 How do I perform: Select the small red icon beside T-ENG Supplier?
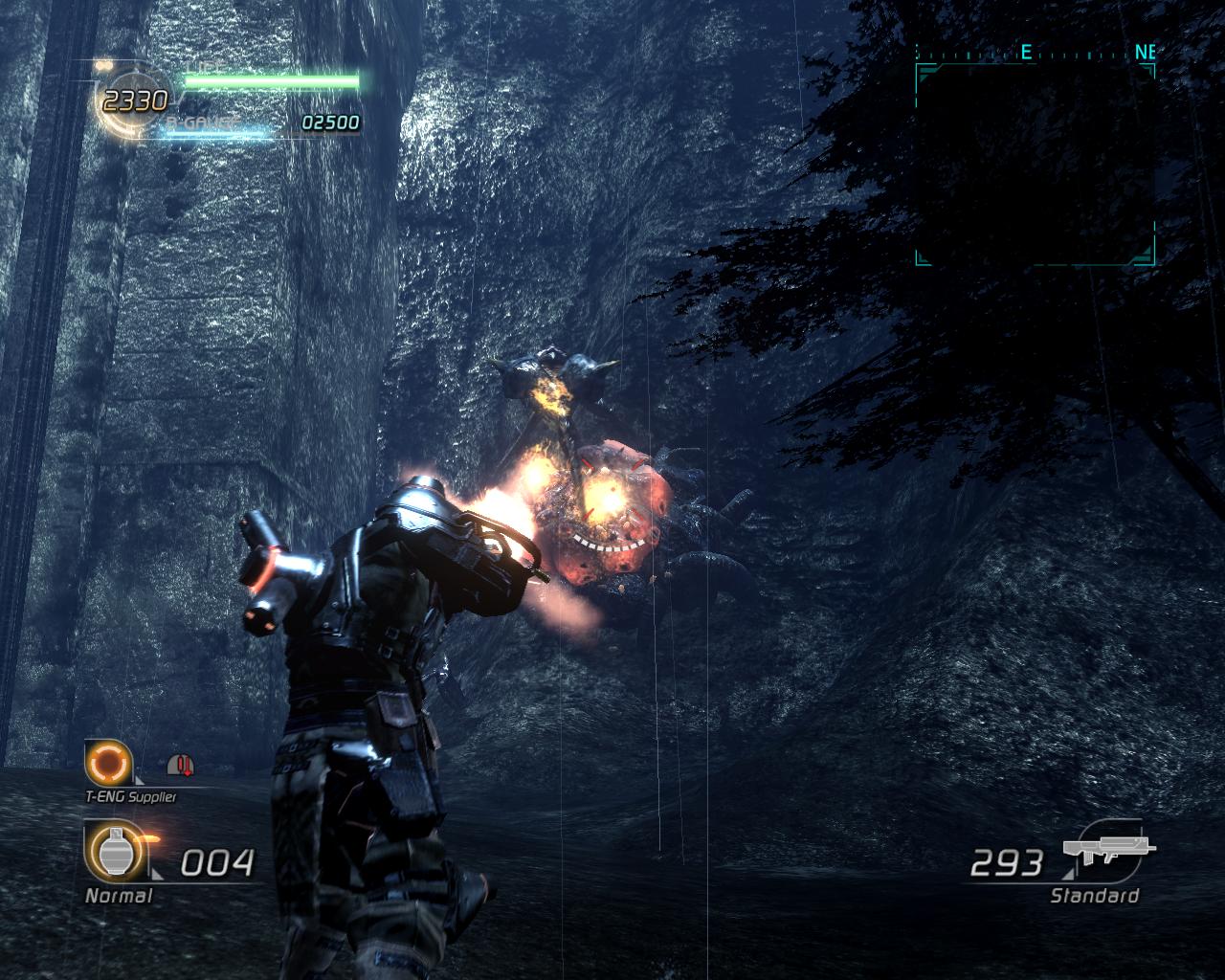point(179,765)
